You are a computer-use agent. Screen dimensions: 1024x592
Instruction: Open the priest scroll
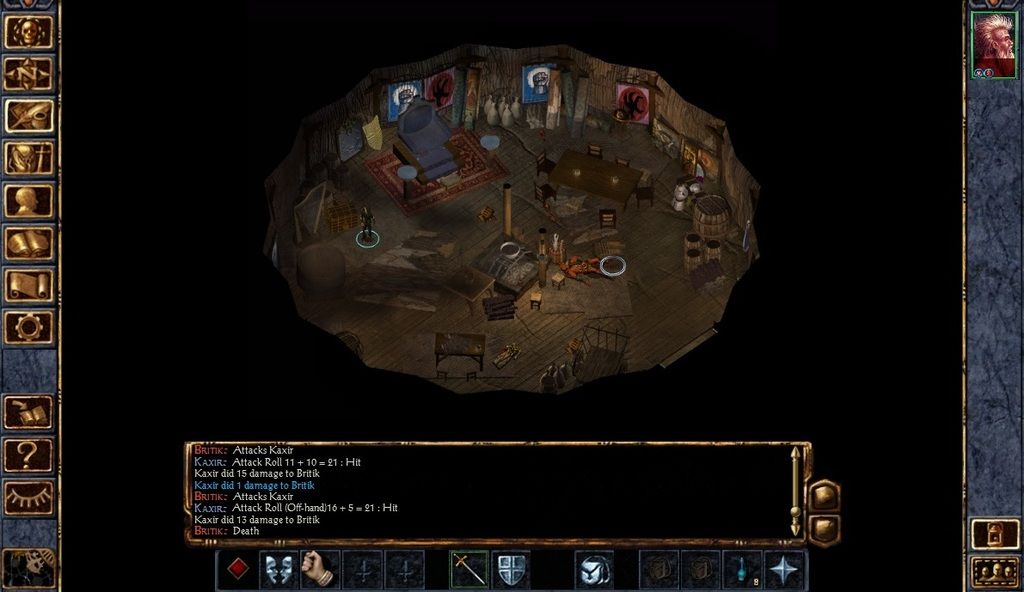point(29,285)
